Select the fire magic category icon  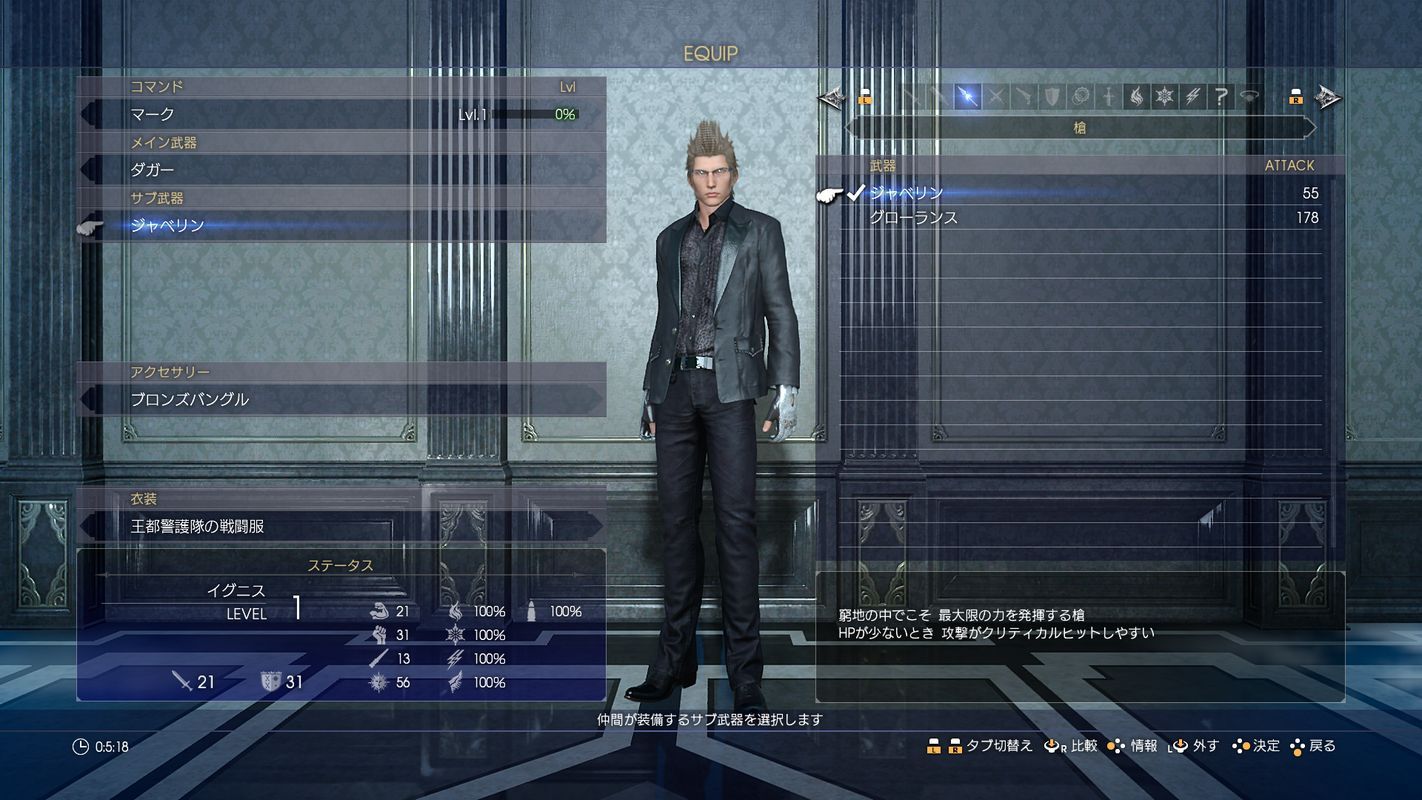(1135, 95)
